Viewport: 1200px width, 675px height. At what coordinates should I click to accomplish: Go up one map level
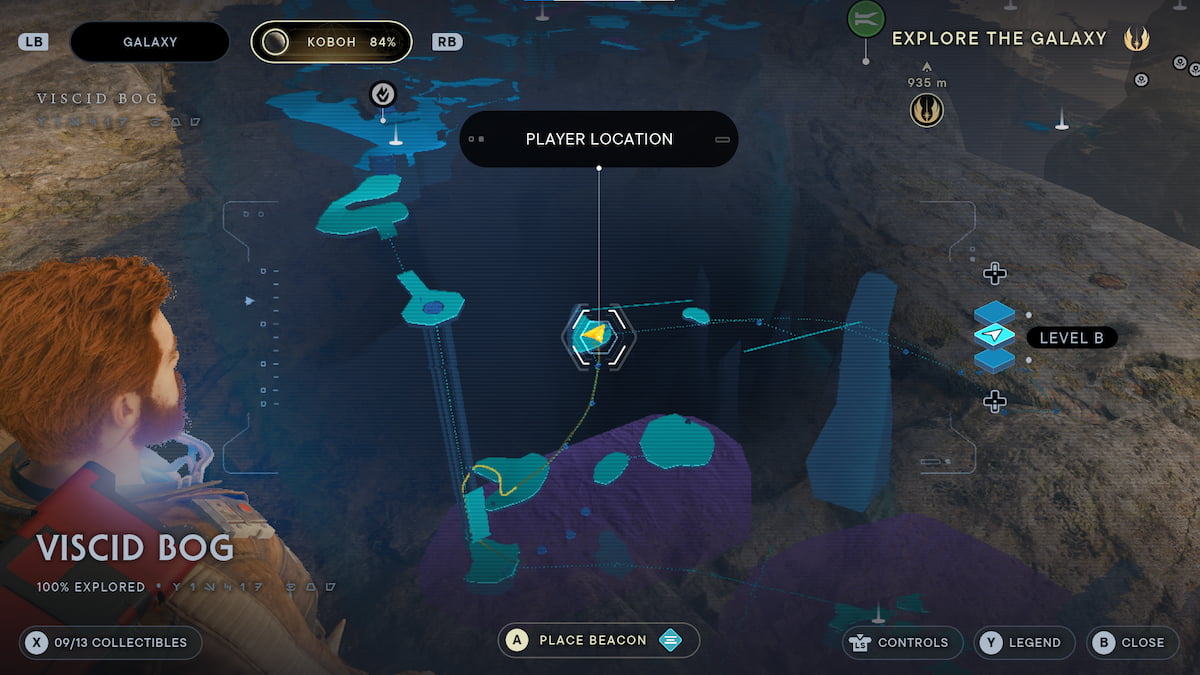coord(994,273)
